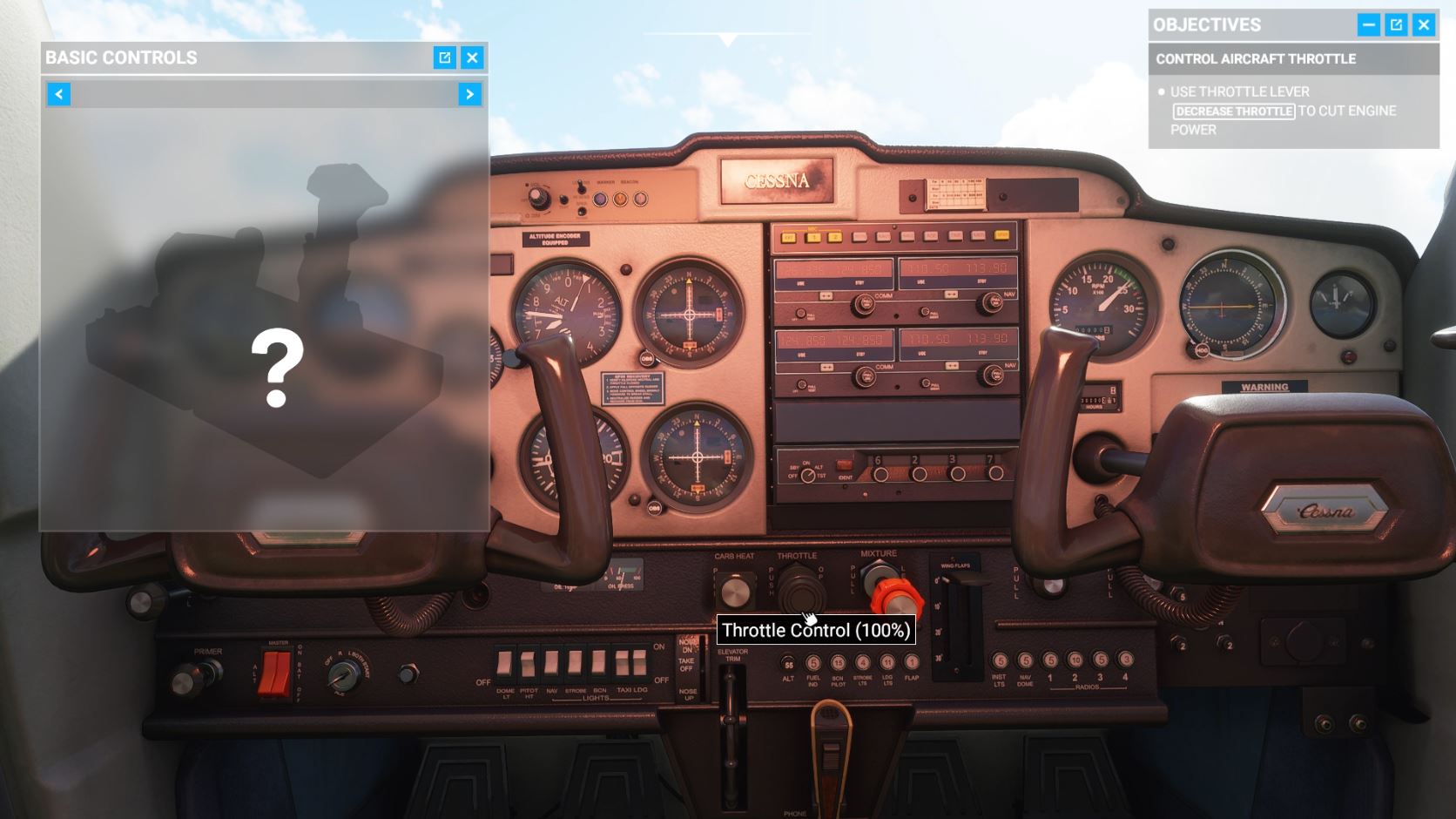This screenshot has height=819, width=1456.
Task: Click the BASIC CONTROLS title bar
Action: [122, 58]
